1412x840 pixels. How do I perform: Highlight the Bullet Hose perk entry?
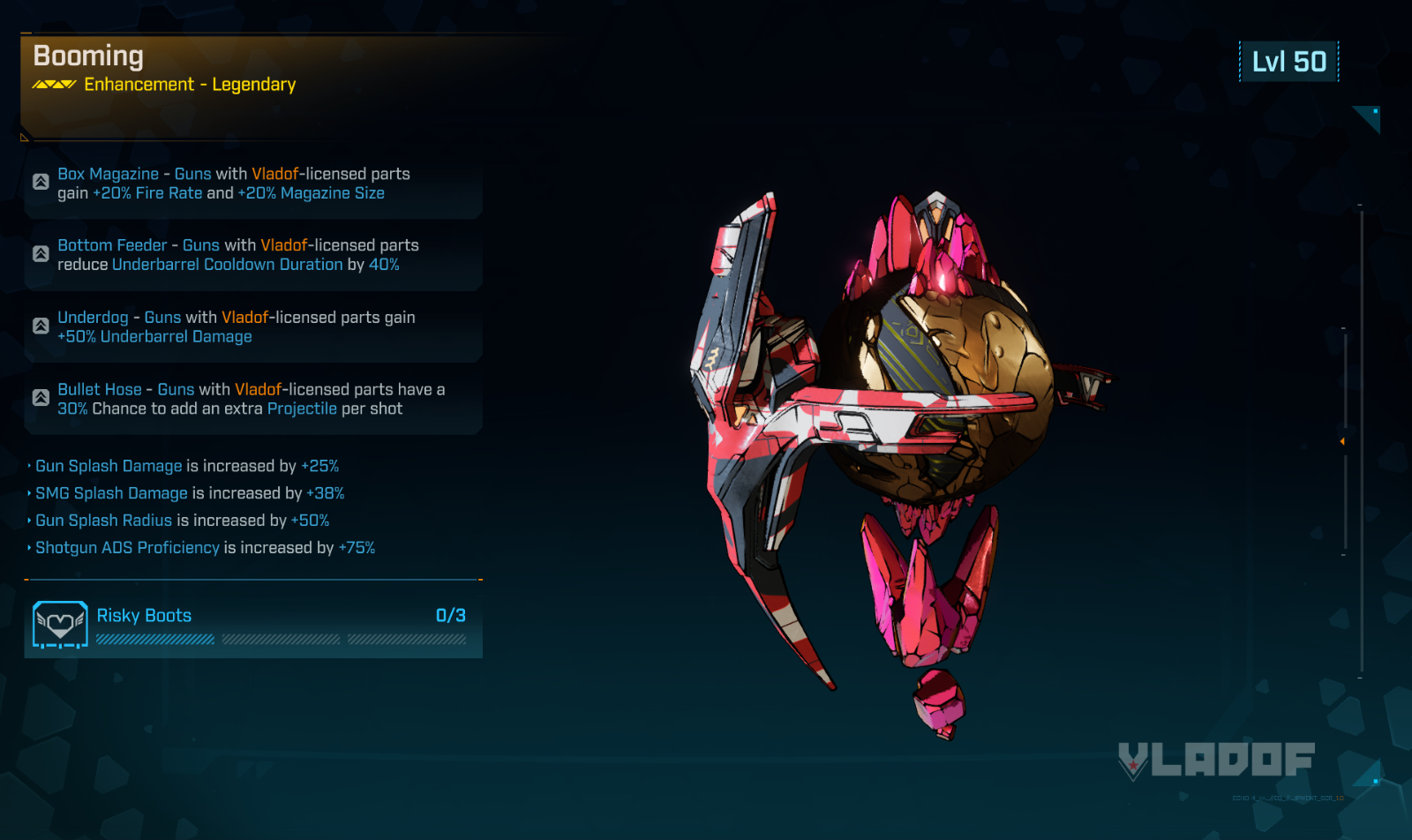(253, 399)
